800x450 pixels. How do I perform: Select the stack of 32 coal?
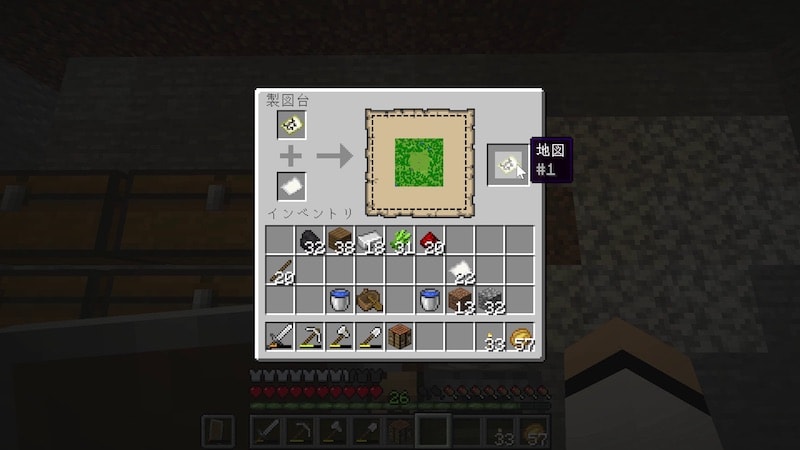coord(310,241)
